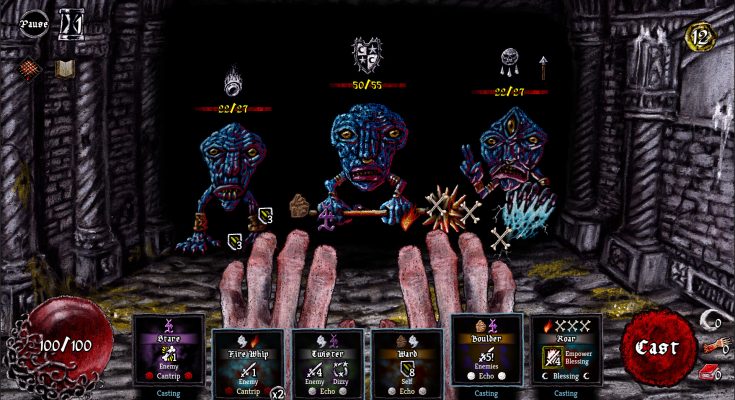This screenshot has height=400, width=735.
Task: Select the Brave spell card
Action: point(169,350)
